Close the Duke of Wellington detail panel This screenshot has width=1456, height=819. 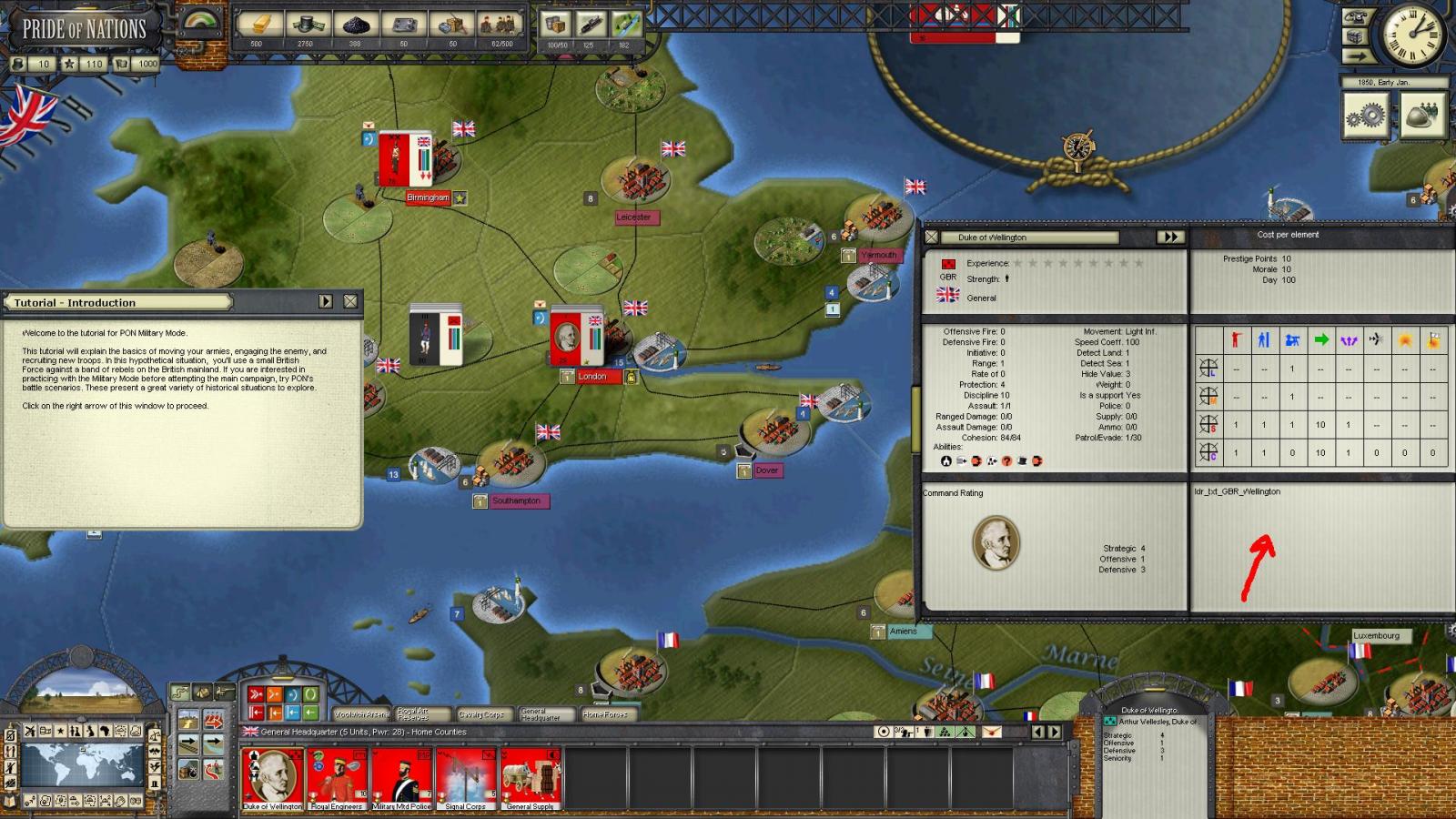point(931,237)
